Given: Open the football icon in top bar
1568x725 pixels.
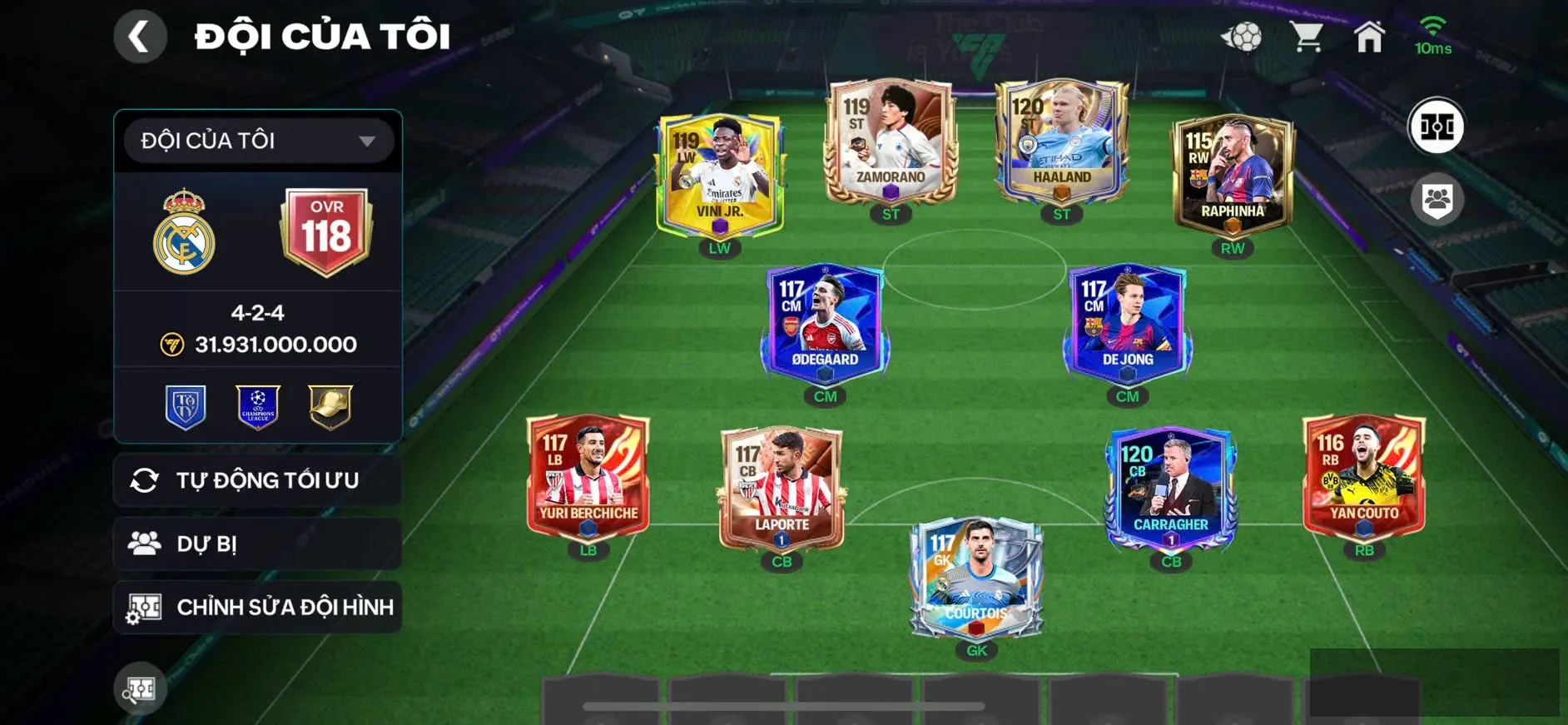Looking at the screenshot, I should click(1242, 37).
